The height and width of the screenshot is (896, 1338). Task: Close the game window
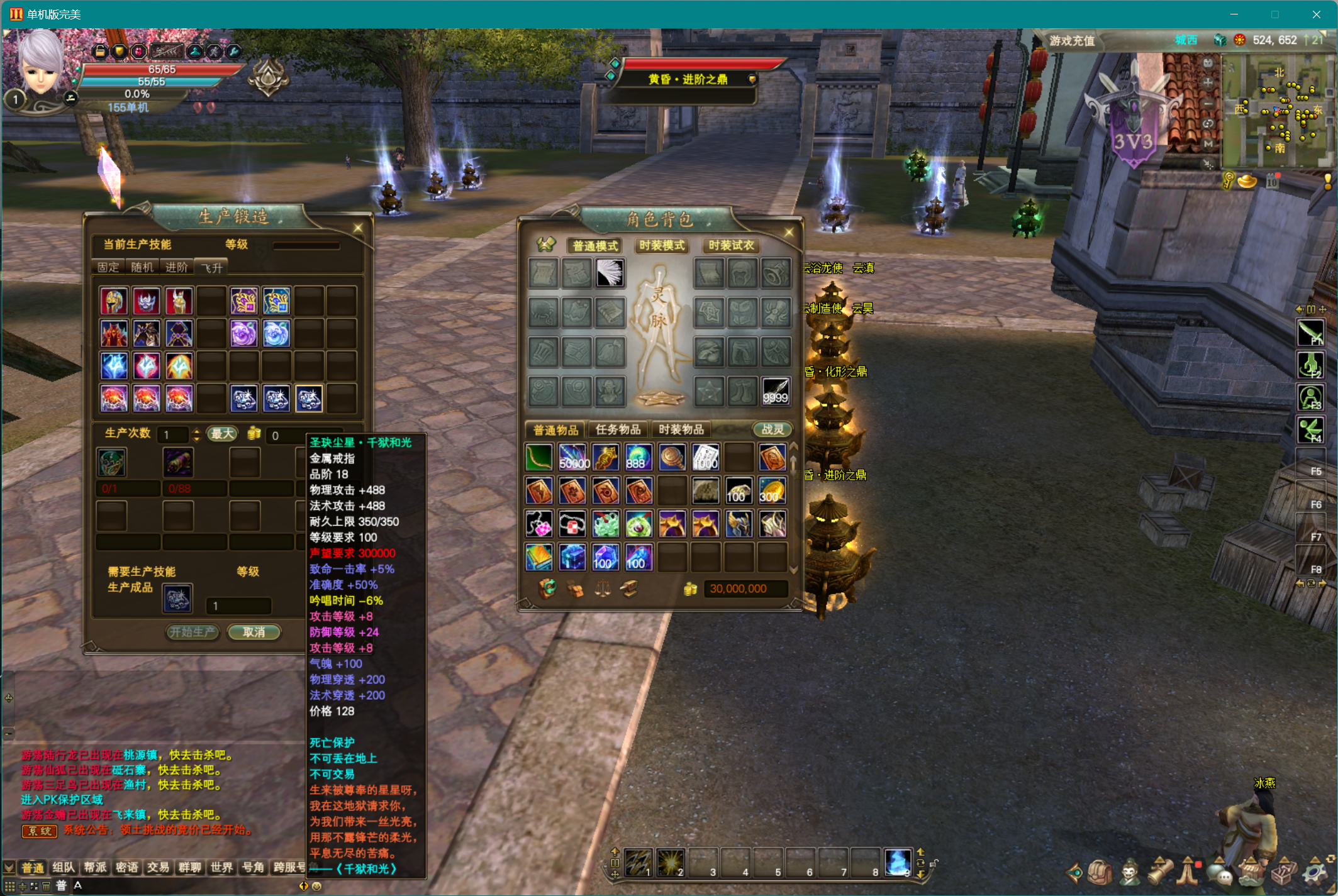pyautogui.click(x=1316, y=14)
